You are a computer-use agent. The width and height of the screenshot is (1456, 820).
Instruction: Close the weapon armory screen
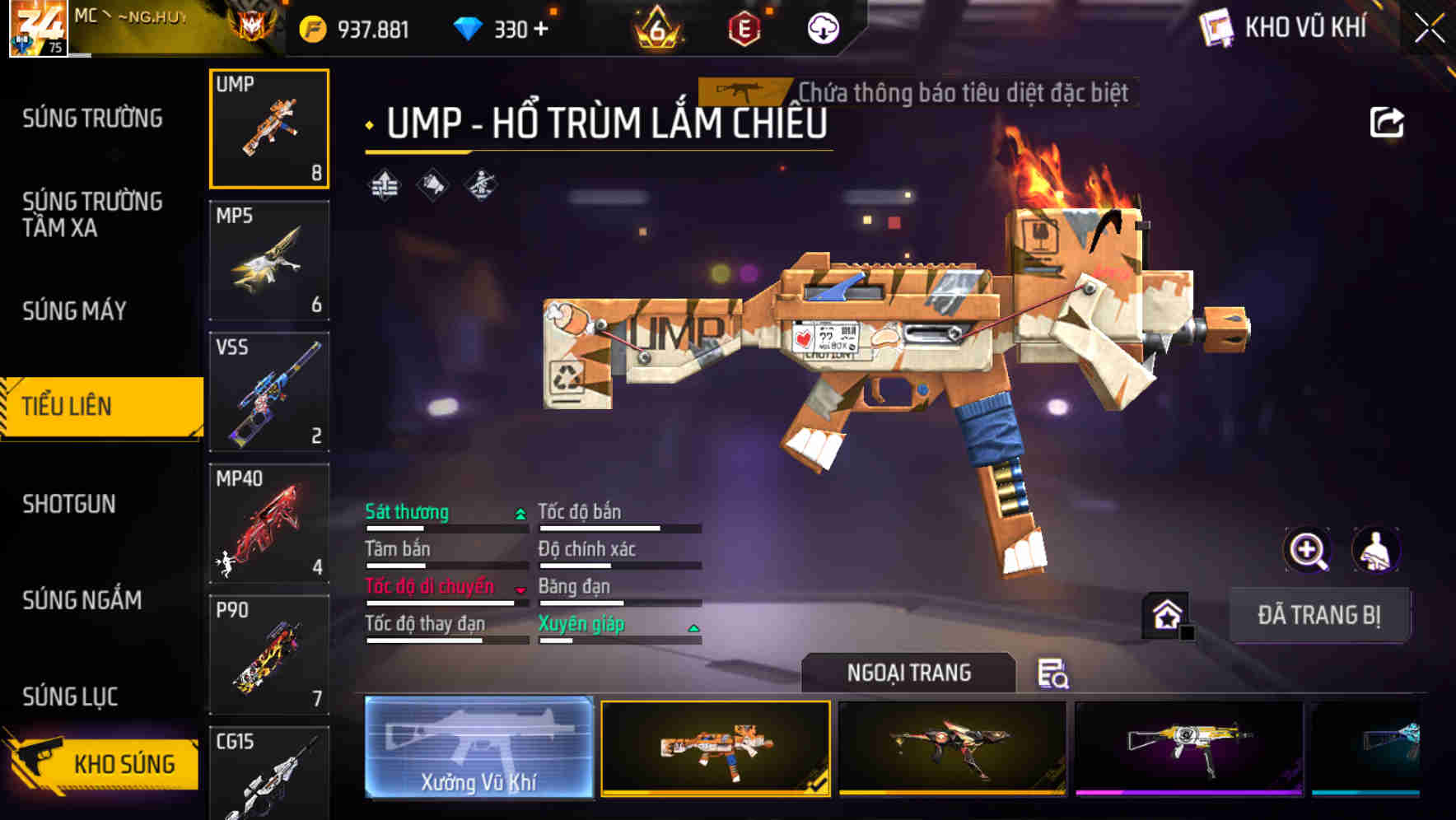[x=1429, y=29]
